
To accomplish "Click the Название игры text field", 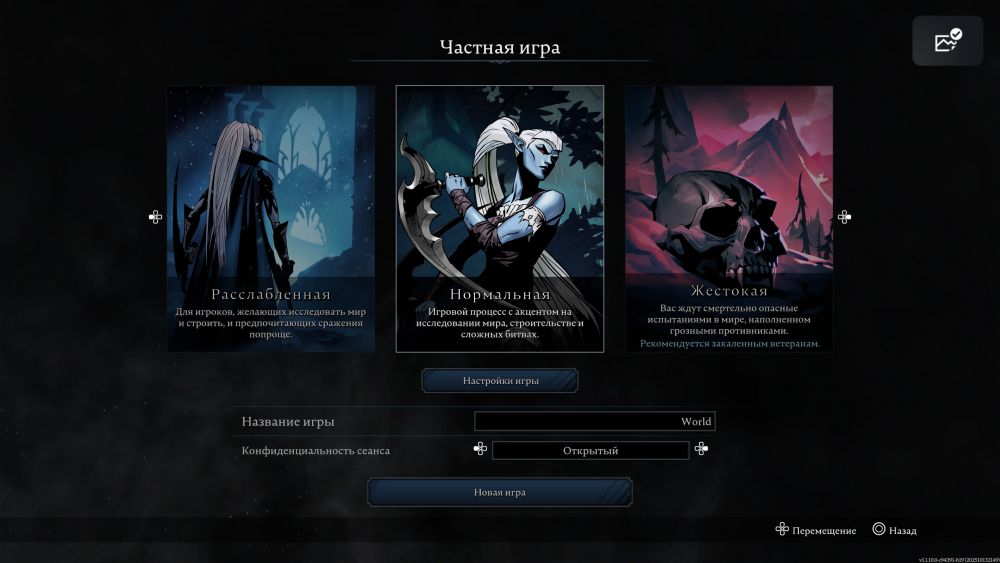I will (x=595, y=422).
